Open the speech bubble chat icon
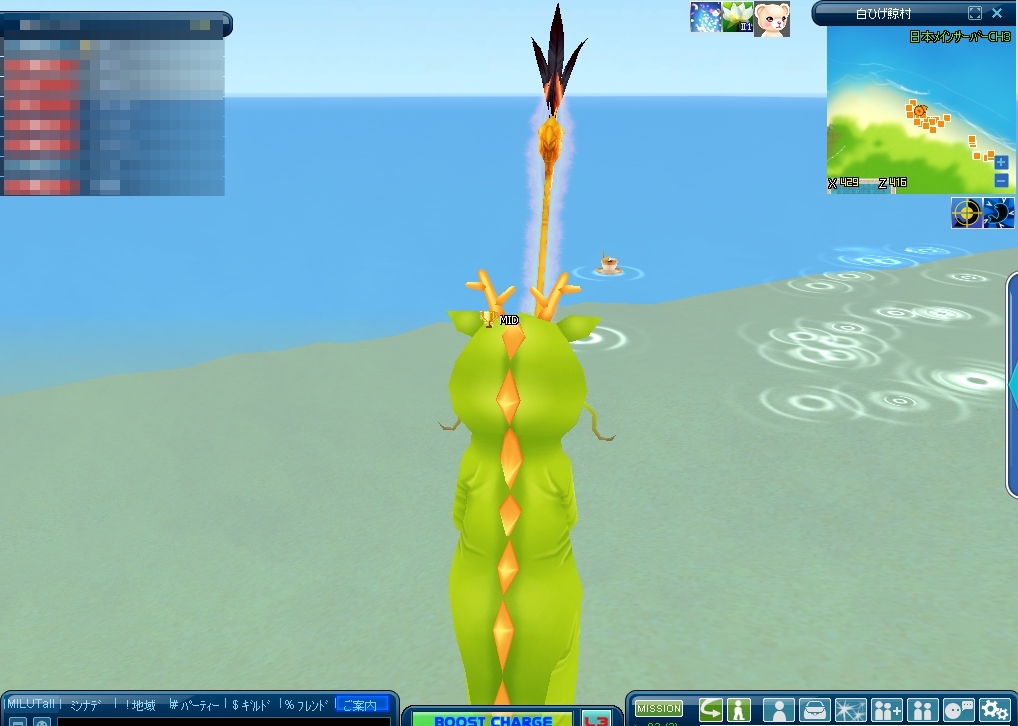The width and height of the screenshot is (1018, 726). [x=959, y=710]
